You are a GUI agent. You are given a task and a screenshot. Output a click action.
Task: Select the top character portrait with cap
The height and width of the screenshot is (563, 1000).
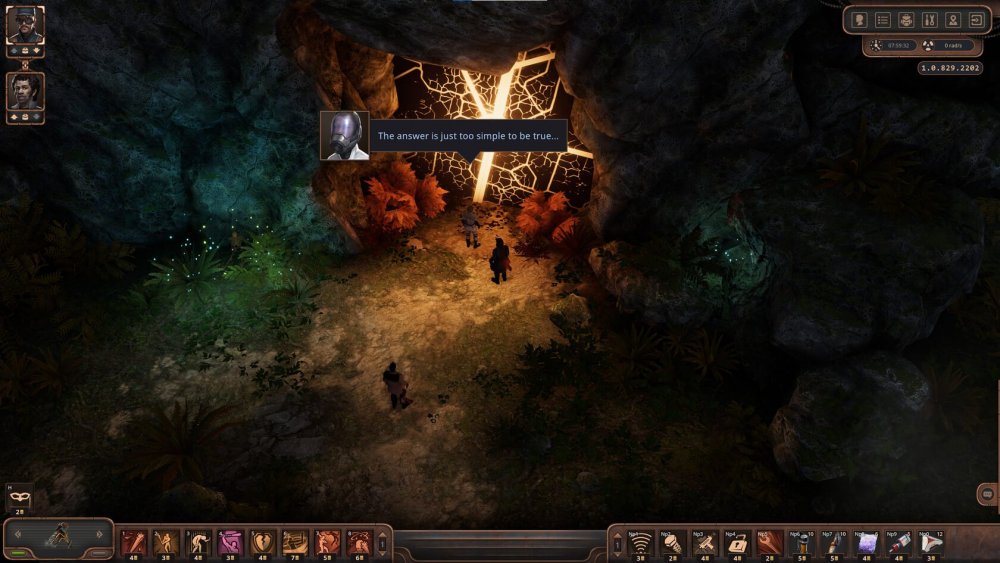25,25
